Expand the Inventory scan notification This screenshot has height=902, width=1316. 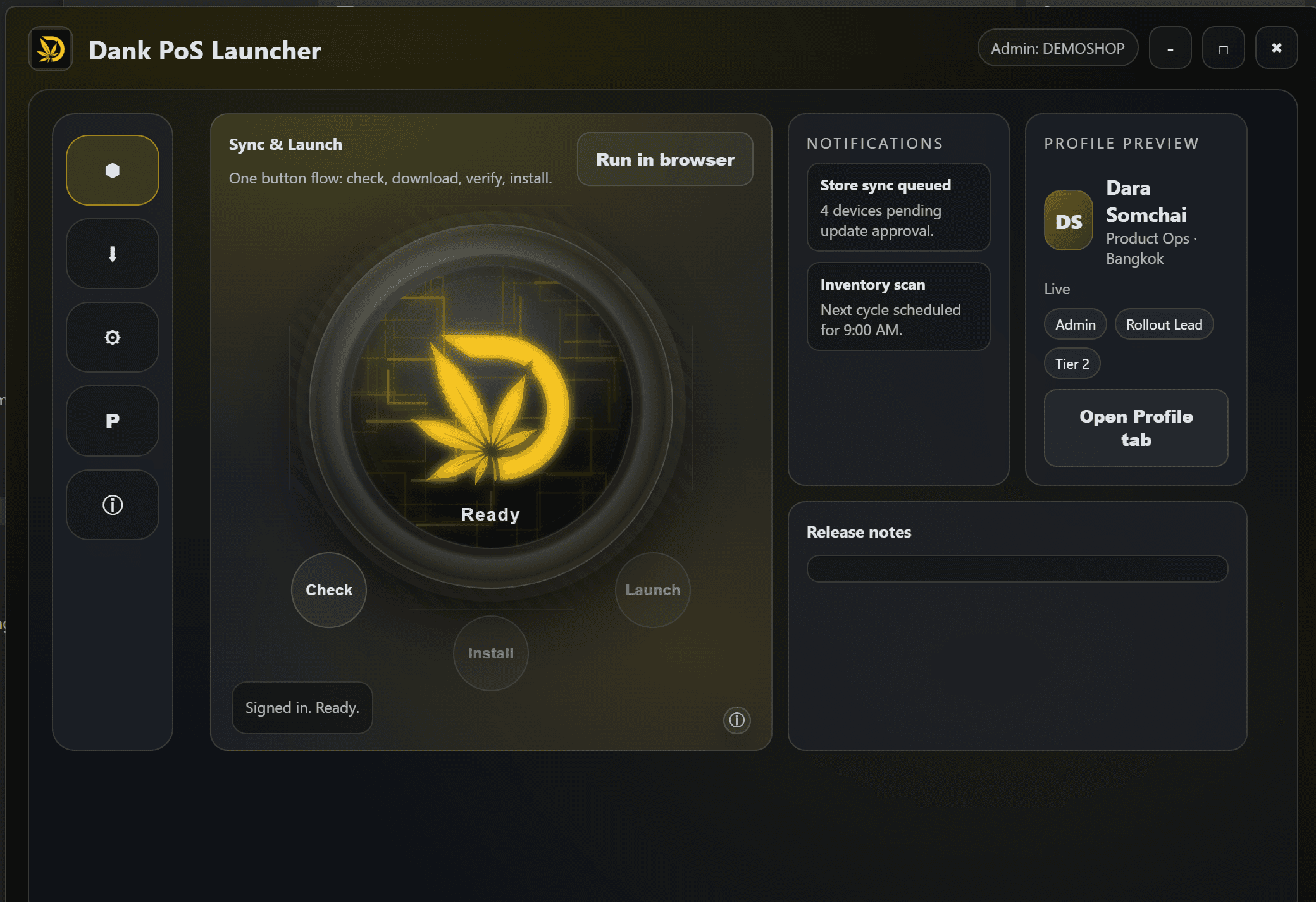point(898,307)
